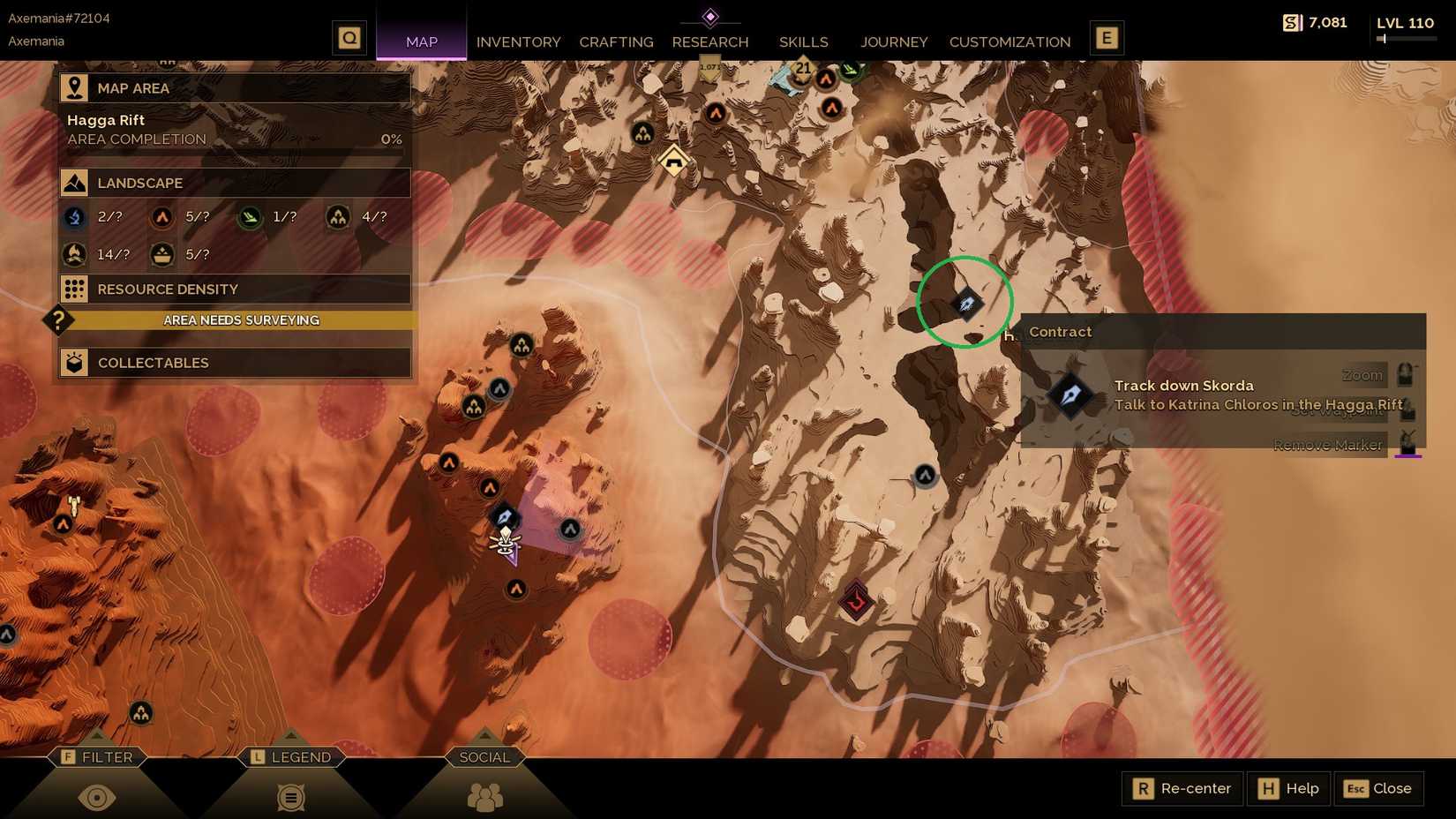
Task: Select the spice field landscape icon showing 14/?
Action: pos(74,254)
